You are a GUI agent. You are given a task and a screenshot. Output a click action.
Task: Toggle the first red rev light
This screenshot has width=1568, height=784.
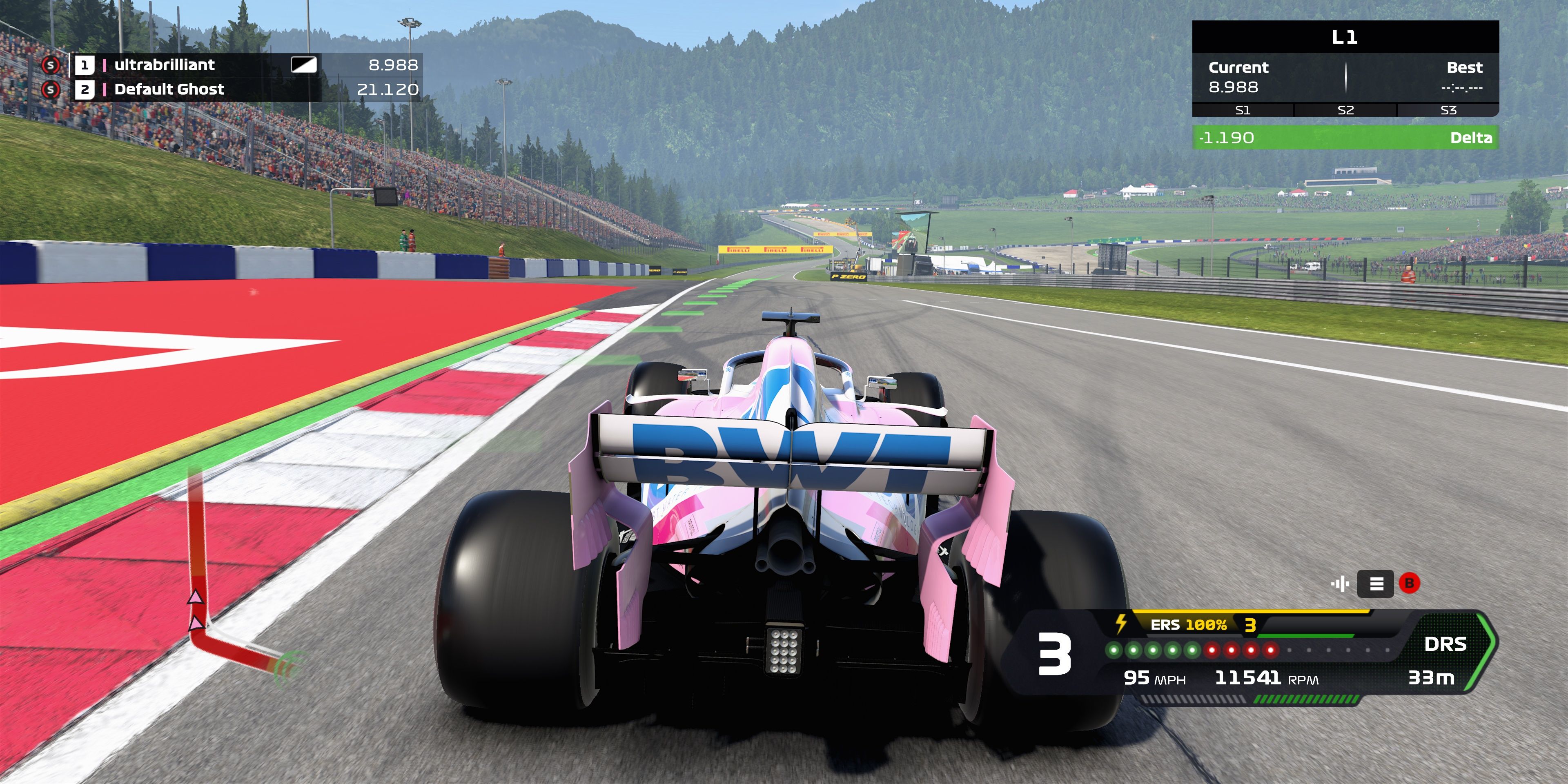pos(1211,651)
